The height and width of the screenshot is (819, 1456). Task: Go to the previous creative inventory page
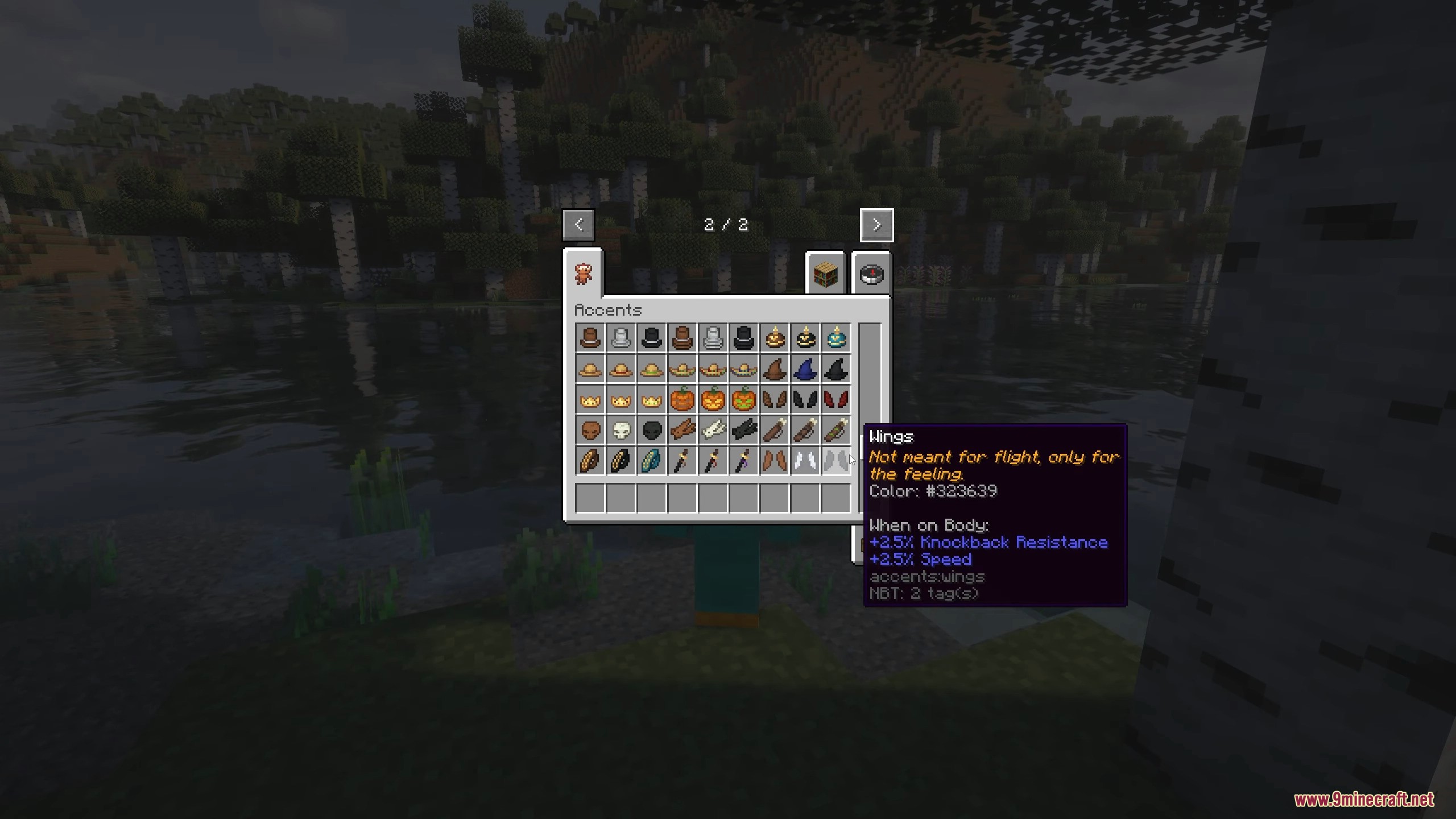[x=578, y=225]
